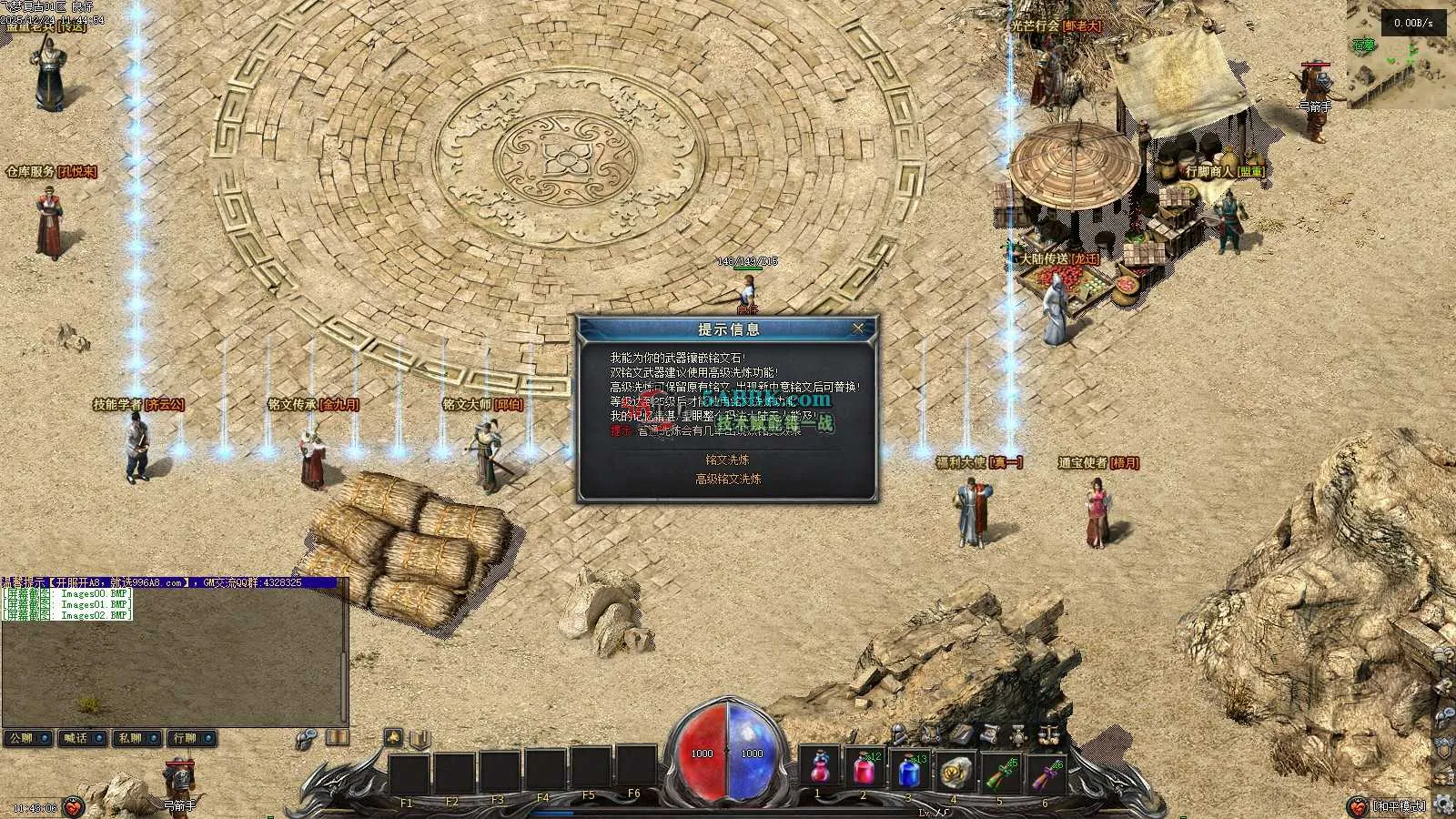The height and width of the screenshot is (819, 1456).
Task: Select the 高级铭文洗炼 dialogue option
Action: coord(728,479)
